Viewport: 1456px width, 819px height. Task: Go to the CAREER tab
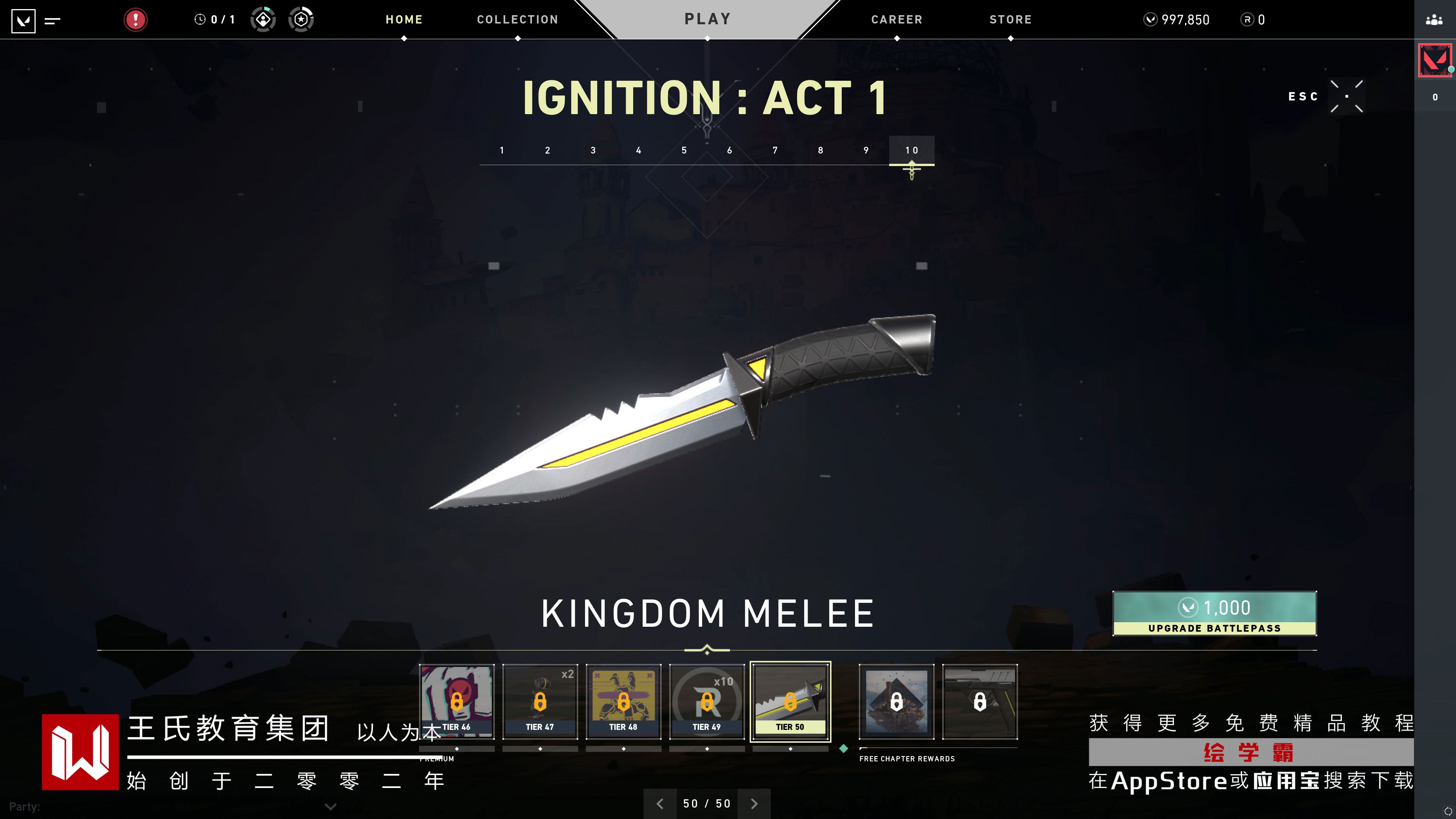896,20
